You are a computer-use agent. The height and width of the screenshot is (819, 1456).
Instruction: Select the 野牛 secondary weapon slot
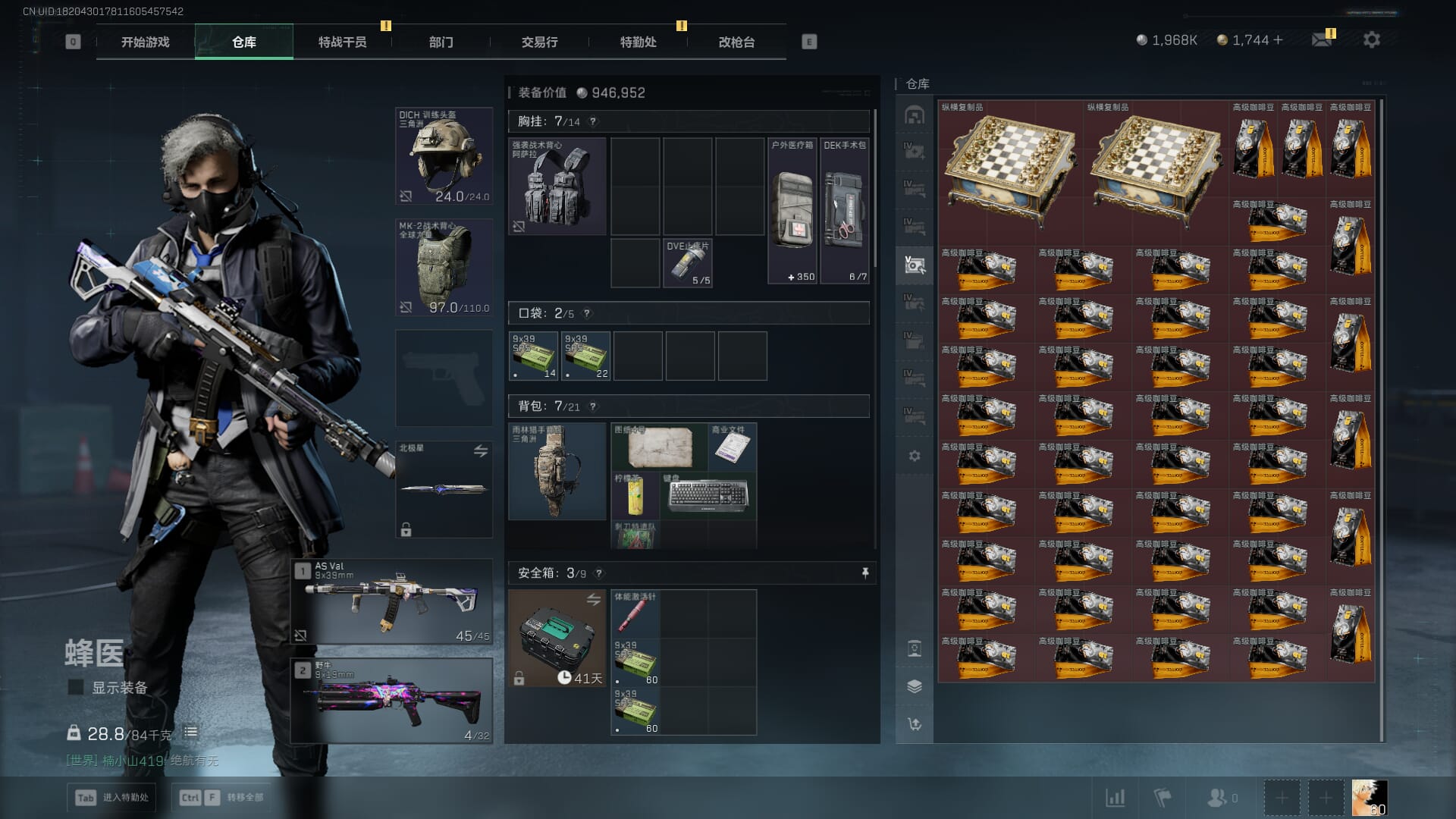(x=392, y=701)
